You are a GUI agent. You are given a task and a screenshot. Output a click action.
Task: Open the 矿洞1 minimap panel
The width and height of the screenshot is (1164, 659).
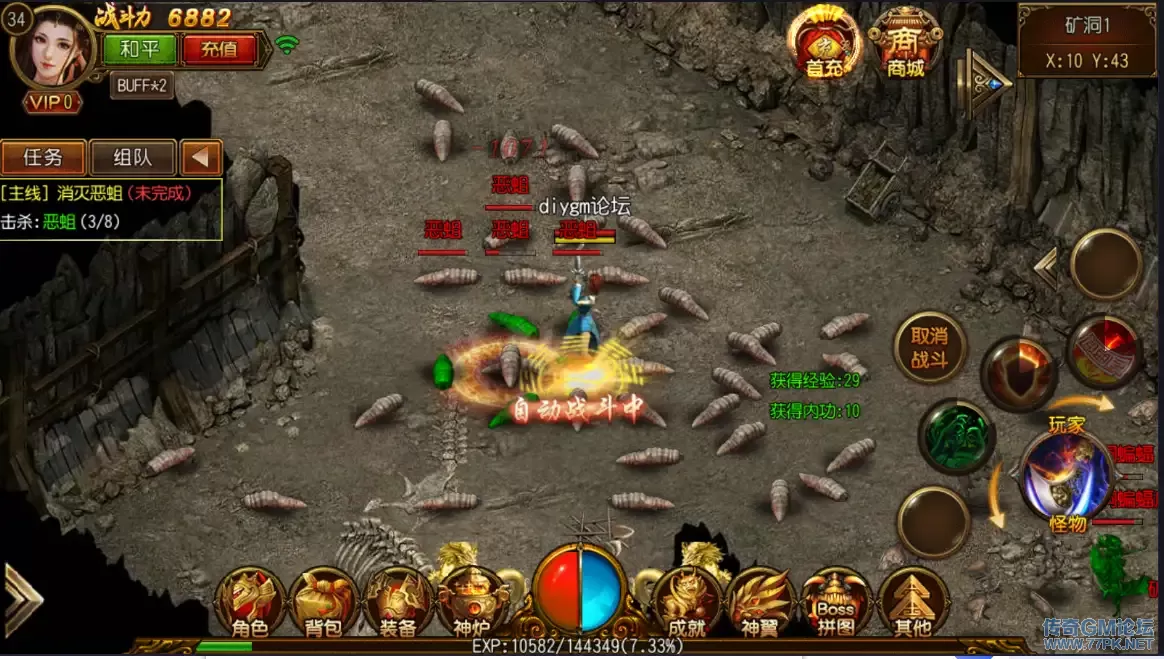click(x=1087, y=40)
